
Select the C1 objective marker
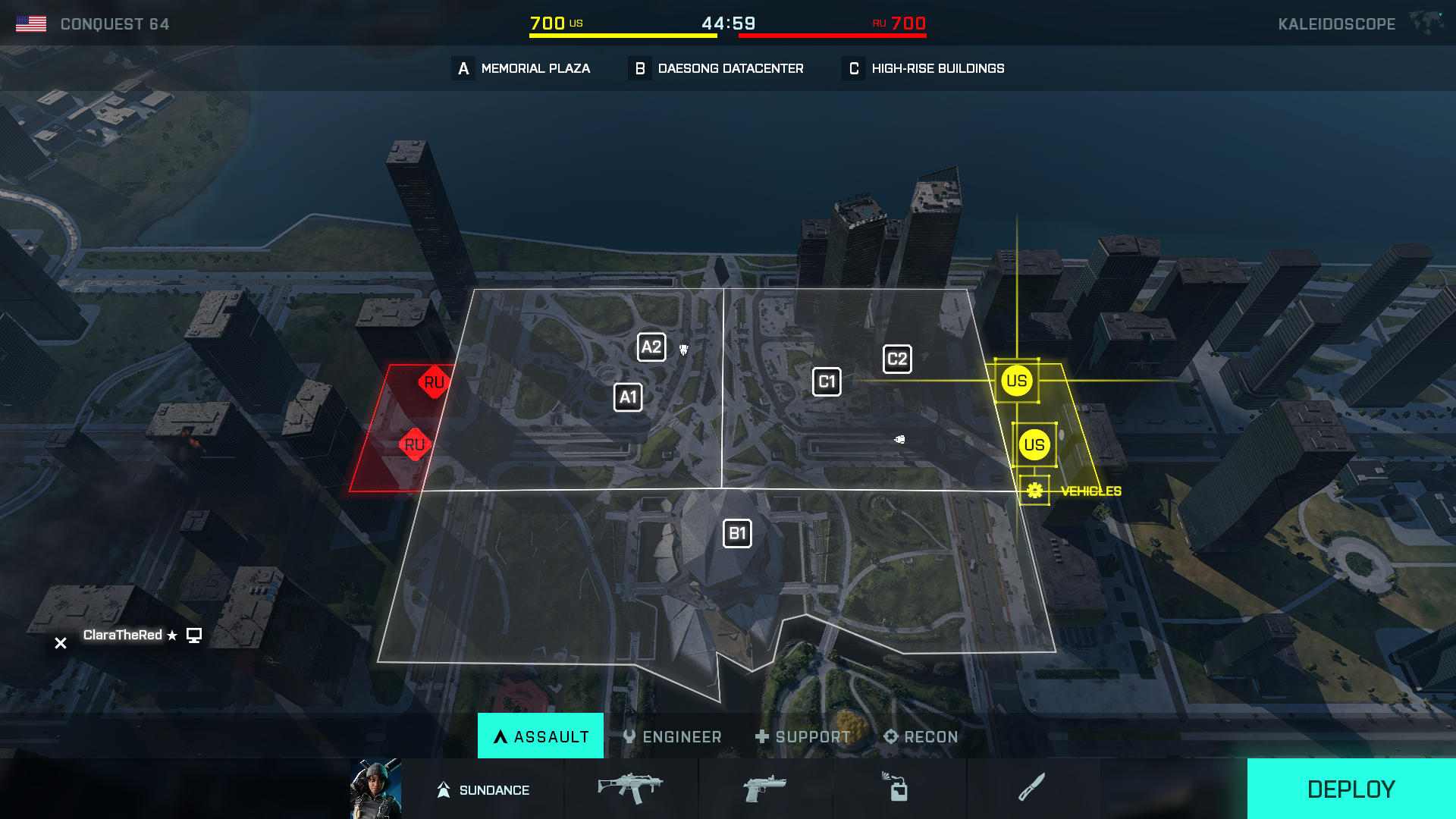(827, 381)
